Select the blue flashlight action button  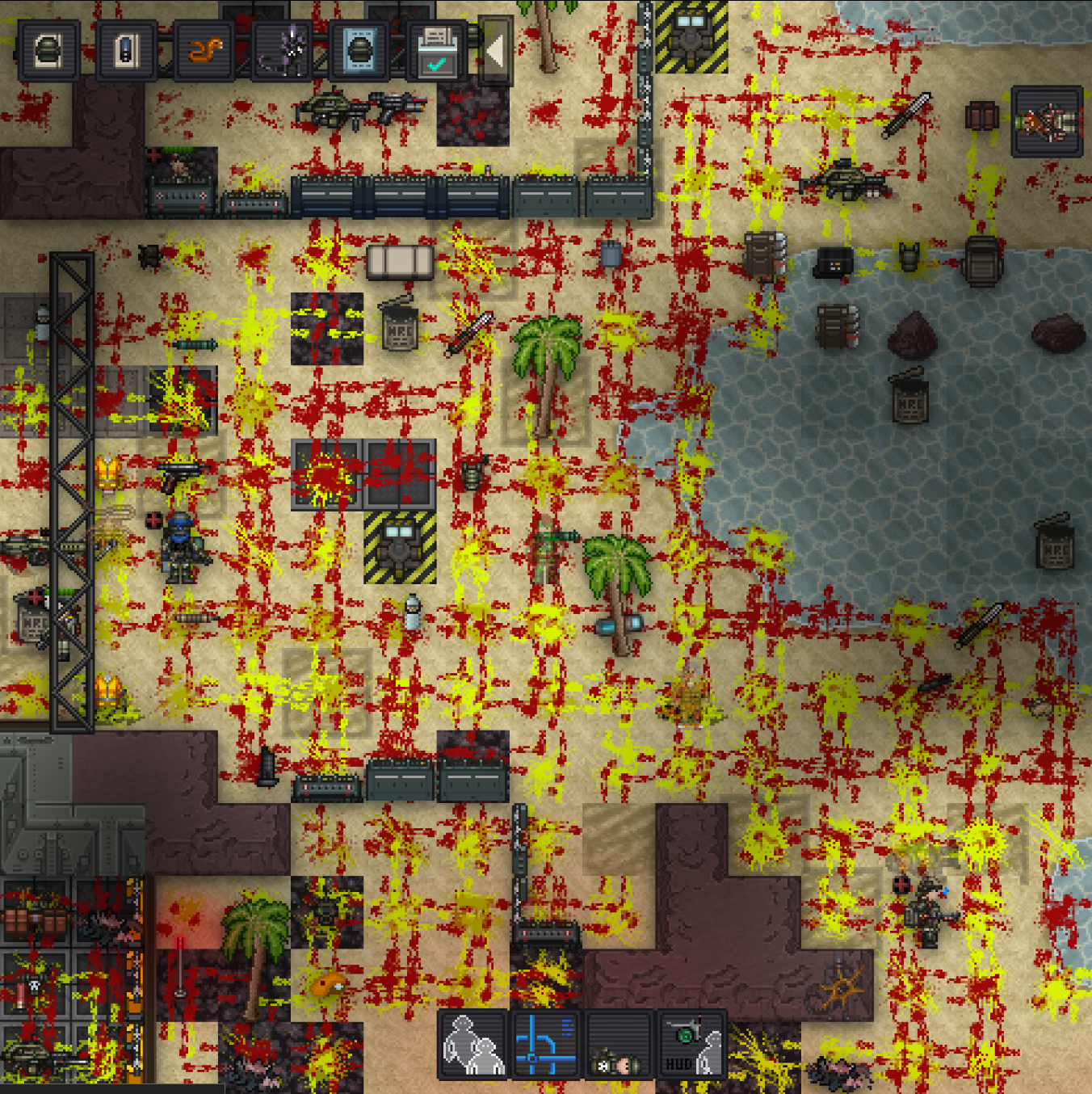click(x=127, y=51)
